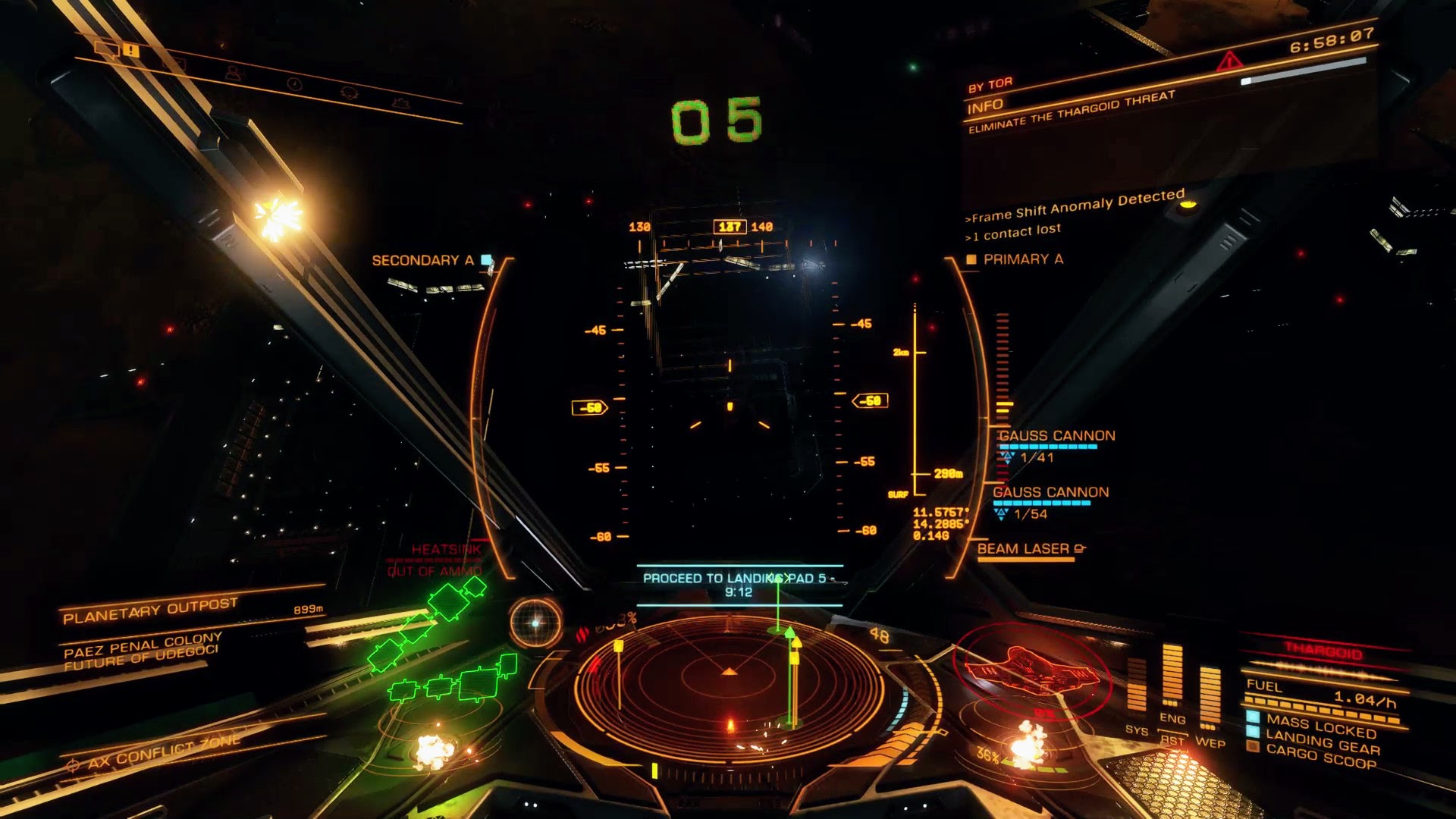Click the yellow exclamation alert icon
This screenshot has height=819, width=1456.
tap(131, 52)
